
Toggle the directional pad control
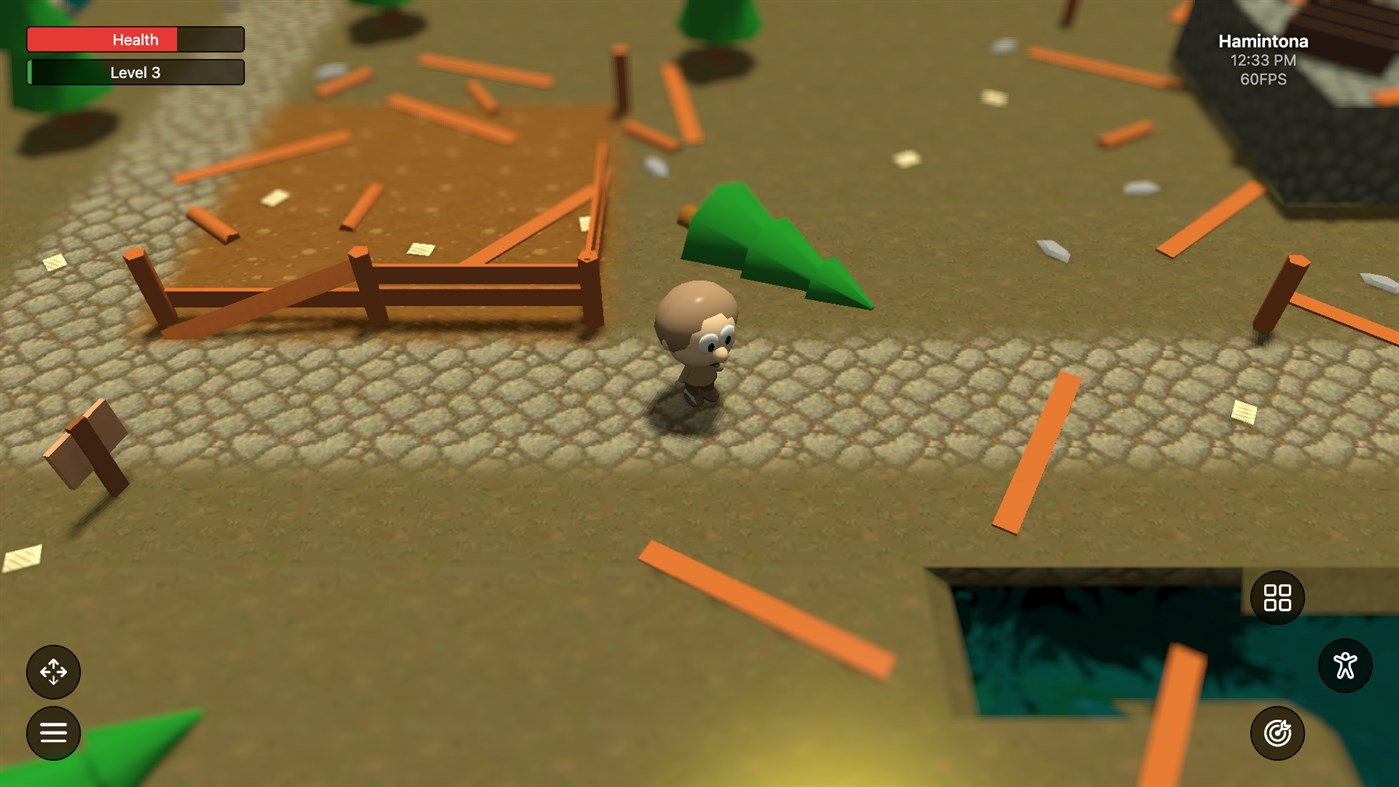(x=53, y=671)
